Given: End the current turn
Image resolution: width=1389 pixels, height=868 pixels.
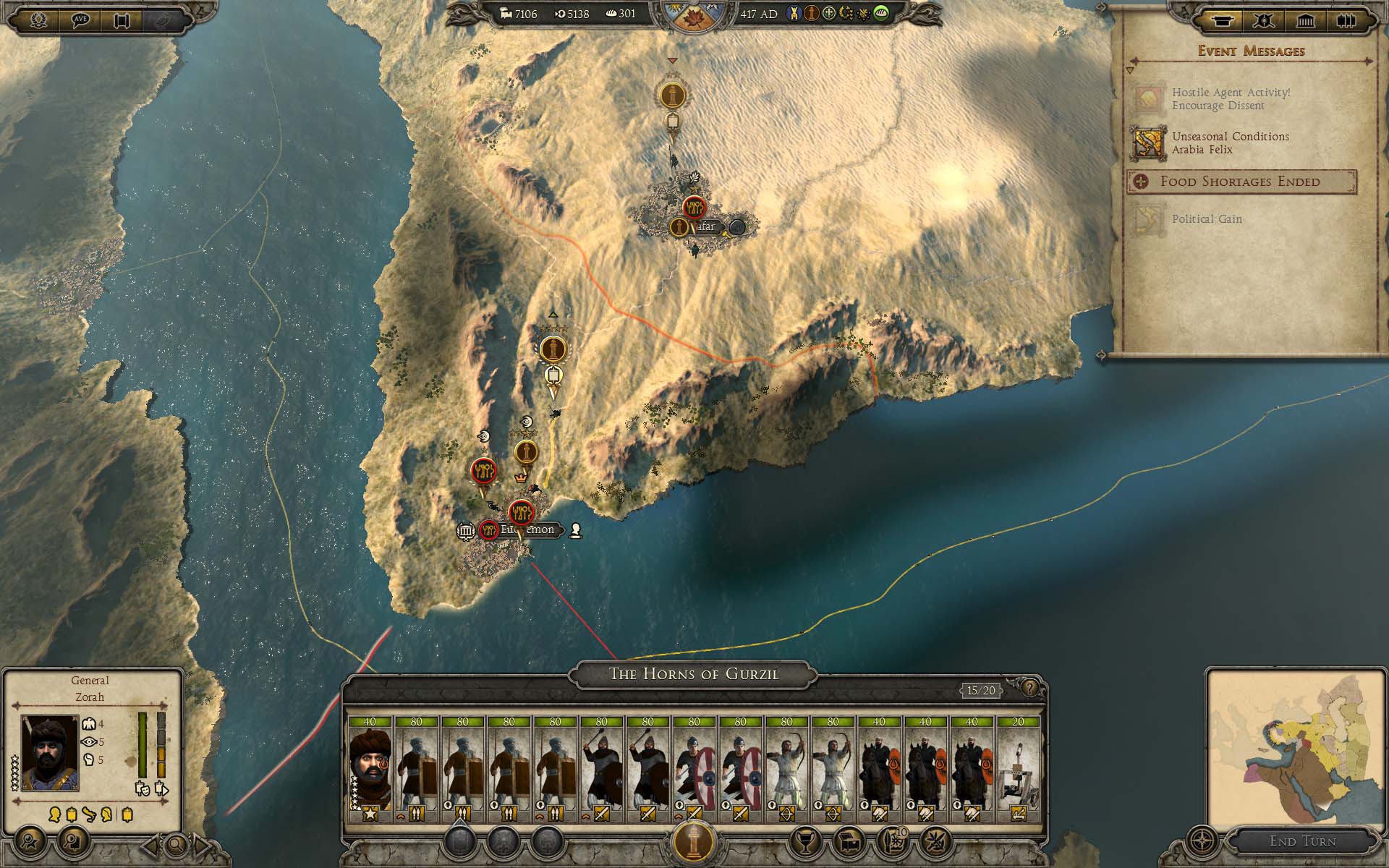Looking at the screenshot, I should [1302, 841].
